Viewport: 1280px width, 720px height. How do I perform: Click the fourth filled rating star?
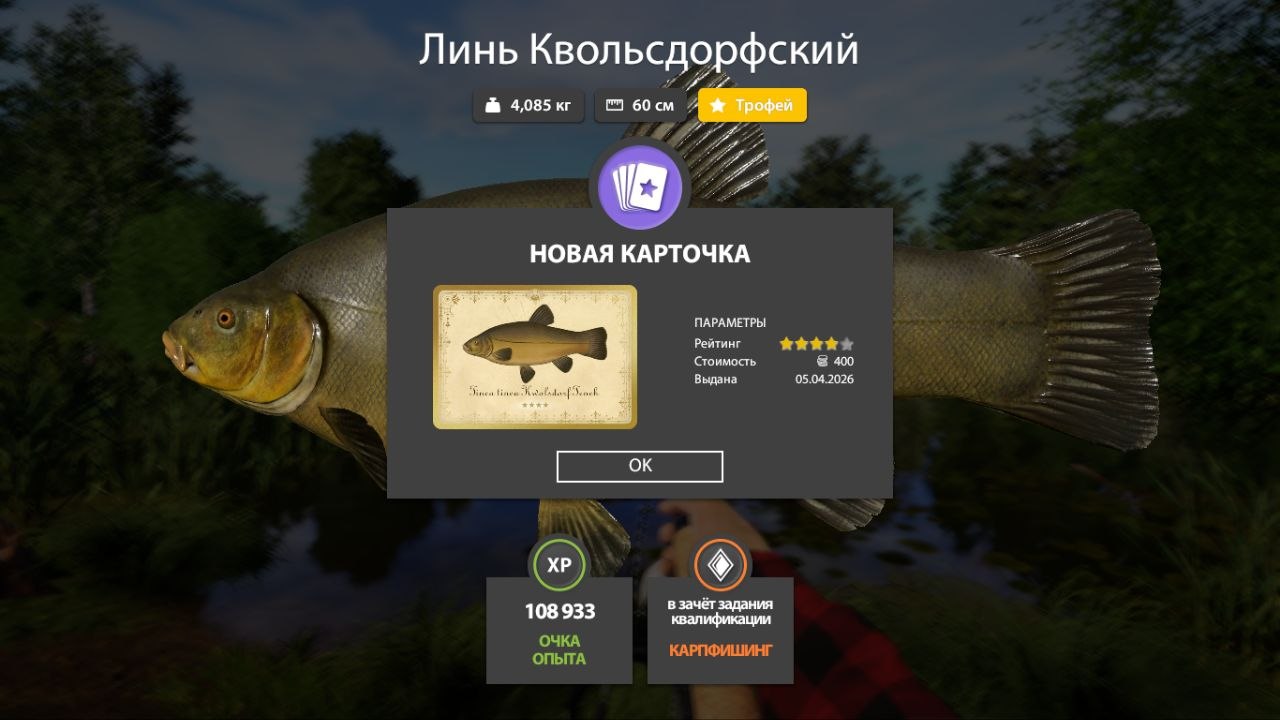point(831,342)
